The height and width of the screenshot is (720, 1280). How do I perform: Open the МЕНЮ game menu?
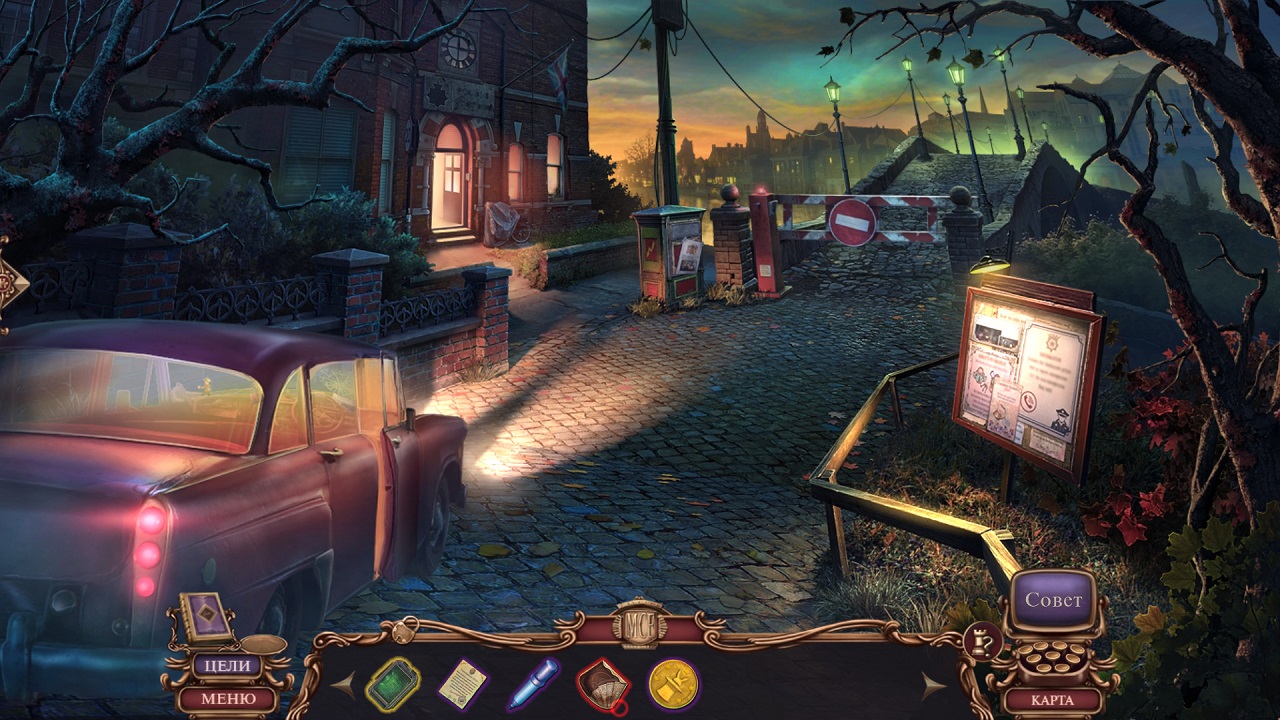(227, 698)
